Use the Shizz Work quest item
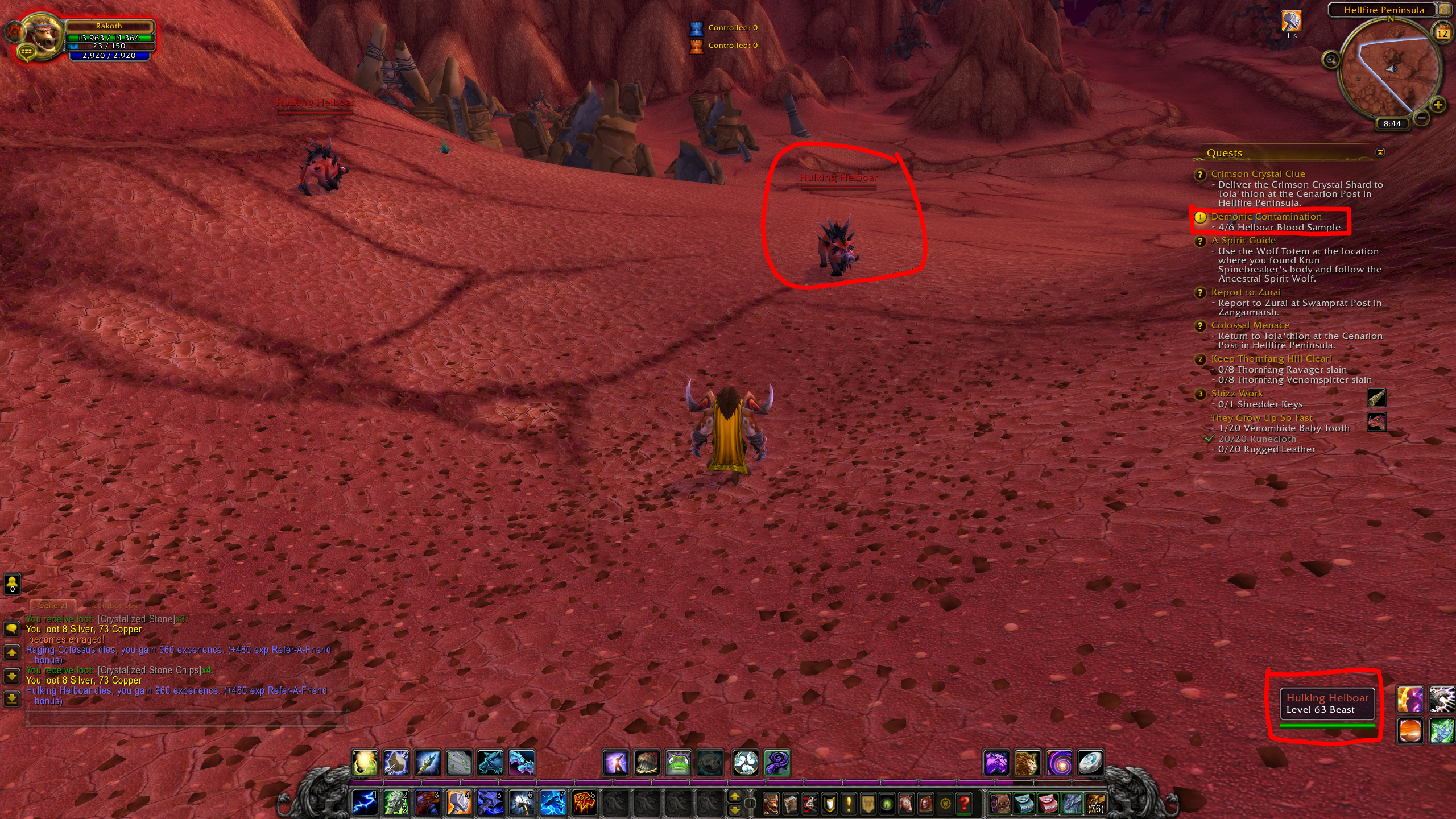1456x819 pixels. click(1376, 398)
